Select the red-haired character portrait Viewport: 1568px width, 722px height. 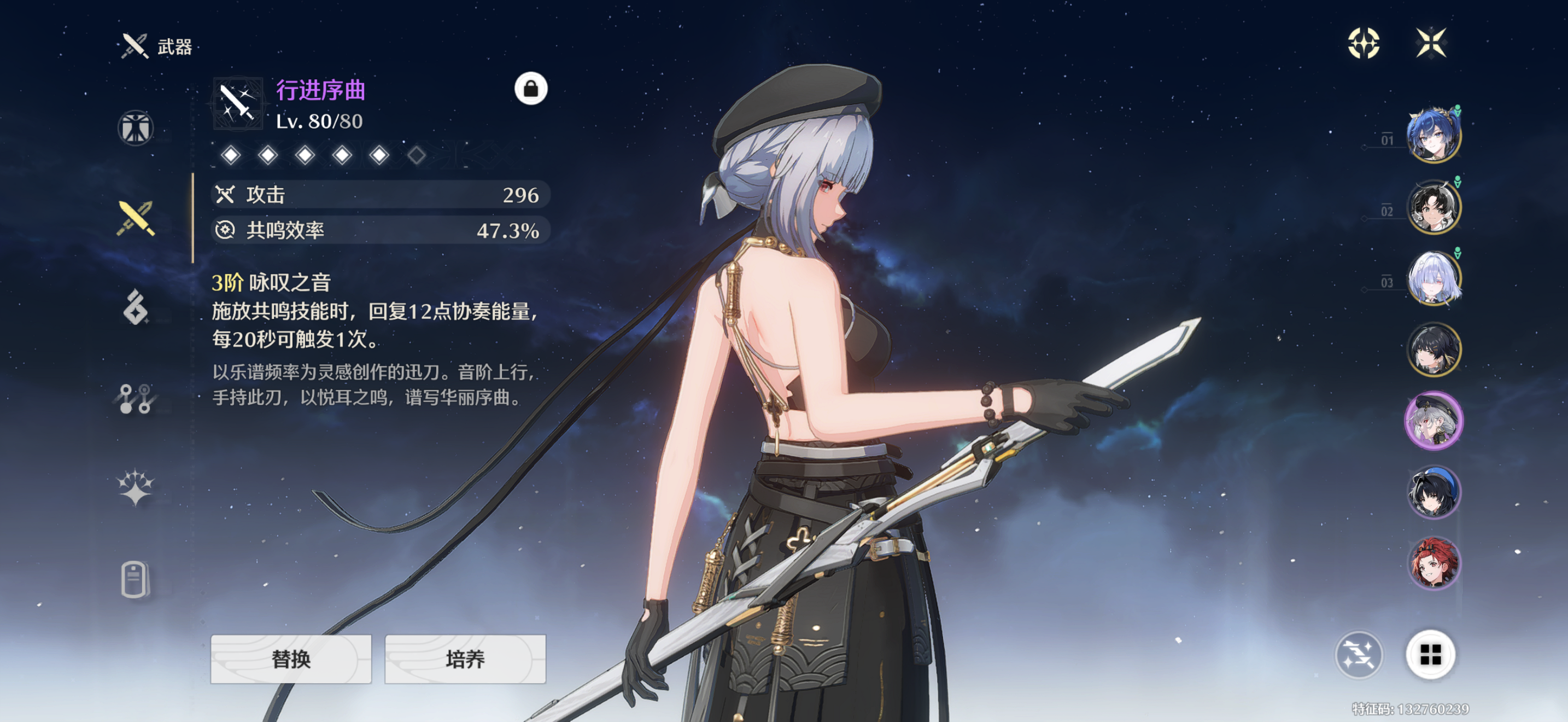1433,562
